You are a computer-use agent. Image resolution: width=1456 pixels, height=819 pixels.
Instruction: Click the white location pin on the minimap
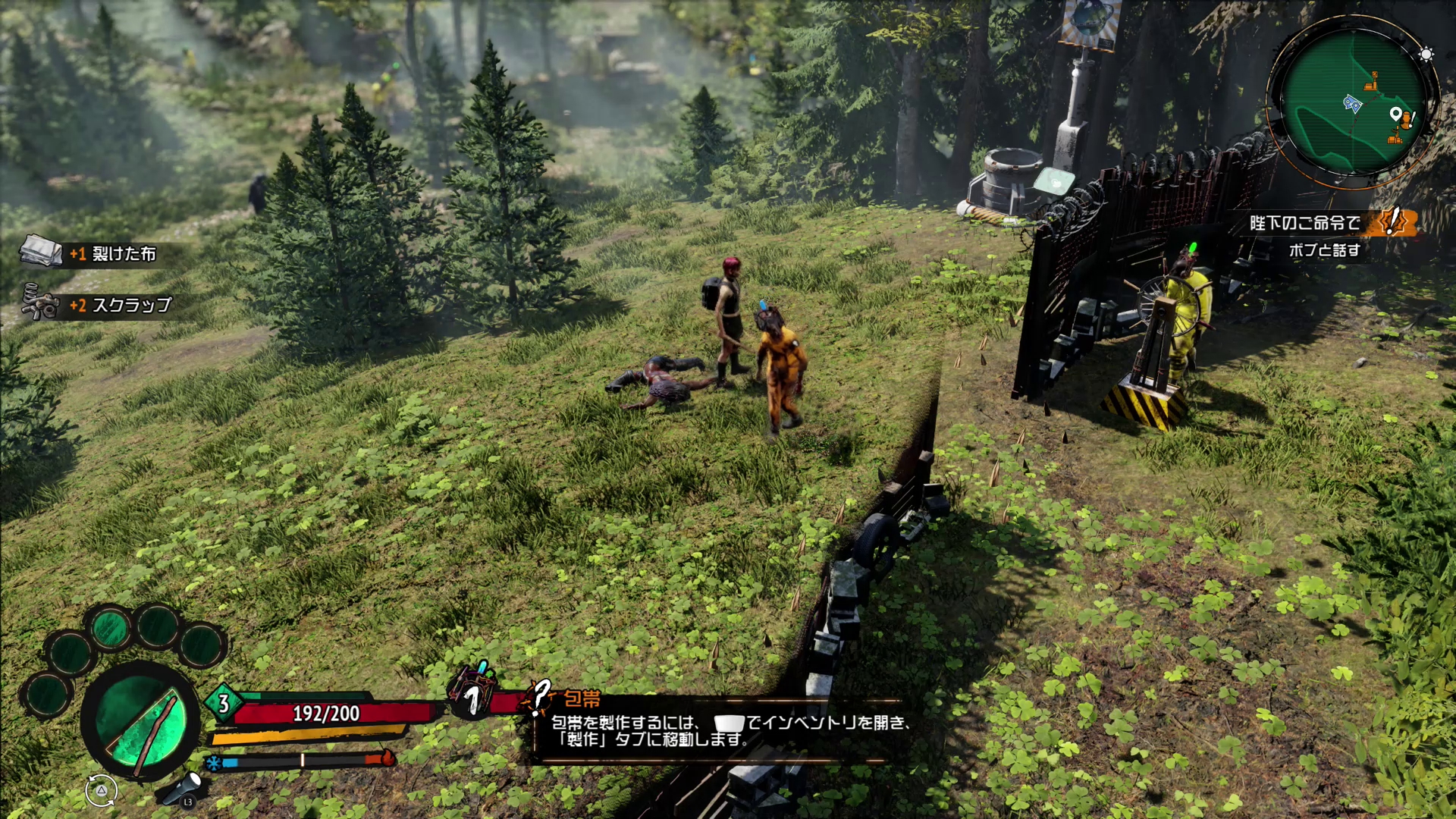(1395, 115)
